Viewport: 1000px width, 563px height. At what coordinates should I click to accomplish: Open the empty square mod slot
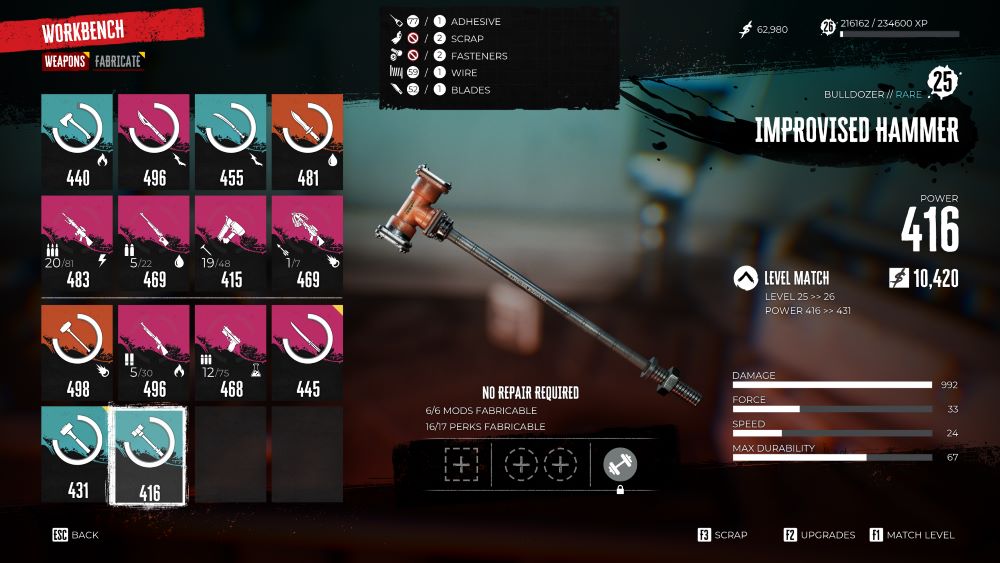461,465
